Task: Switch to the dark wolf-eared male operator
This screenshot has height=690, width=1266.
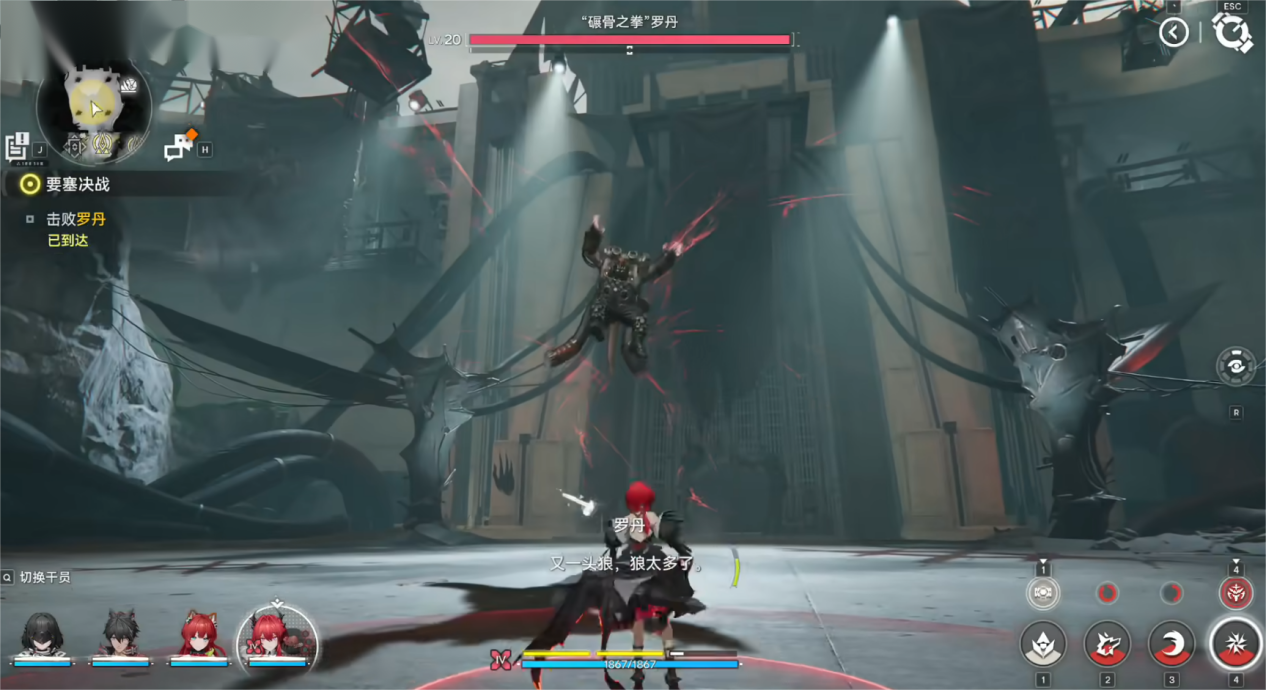Action: click(120, 637)
